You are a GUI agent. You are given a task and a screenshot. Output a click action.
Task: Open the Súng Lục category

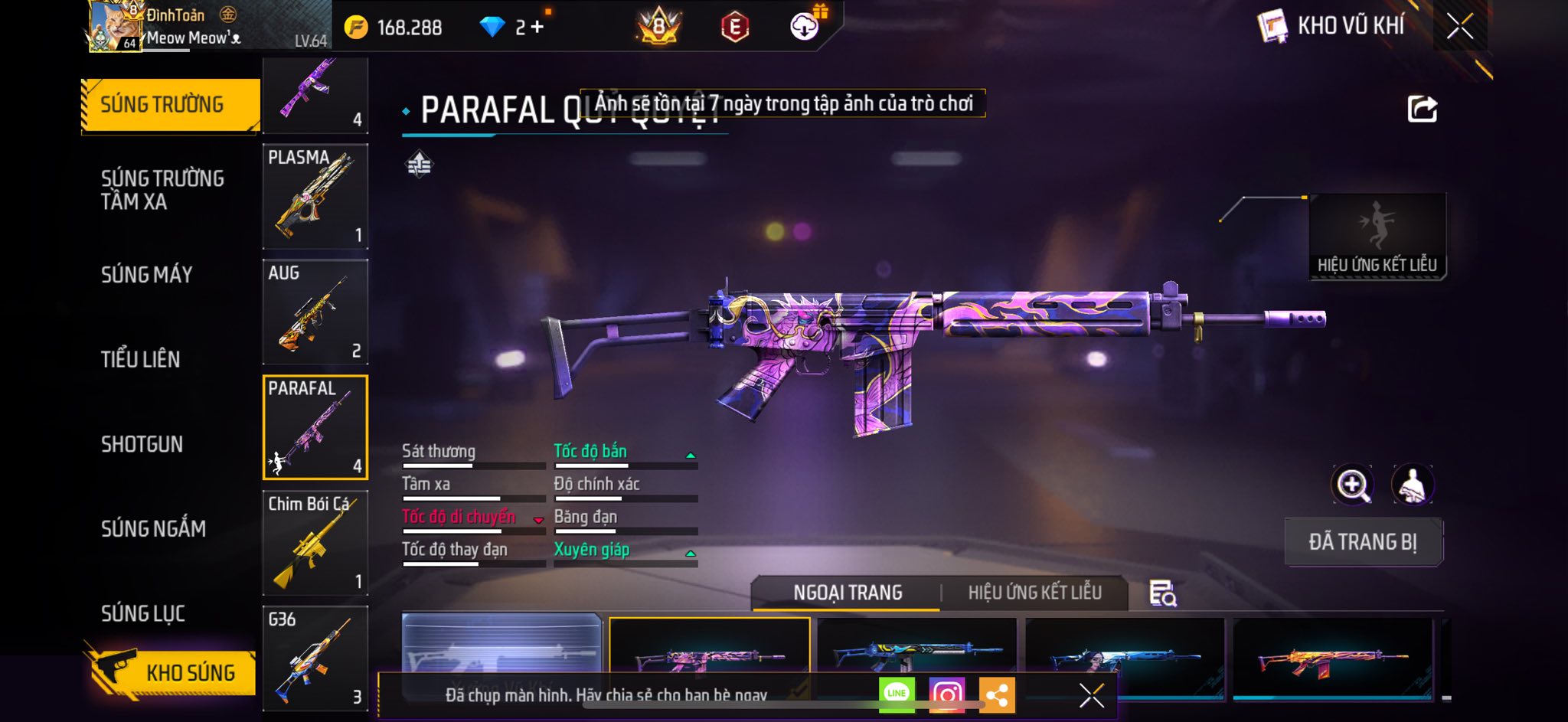[x=143, y=613]
